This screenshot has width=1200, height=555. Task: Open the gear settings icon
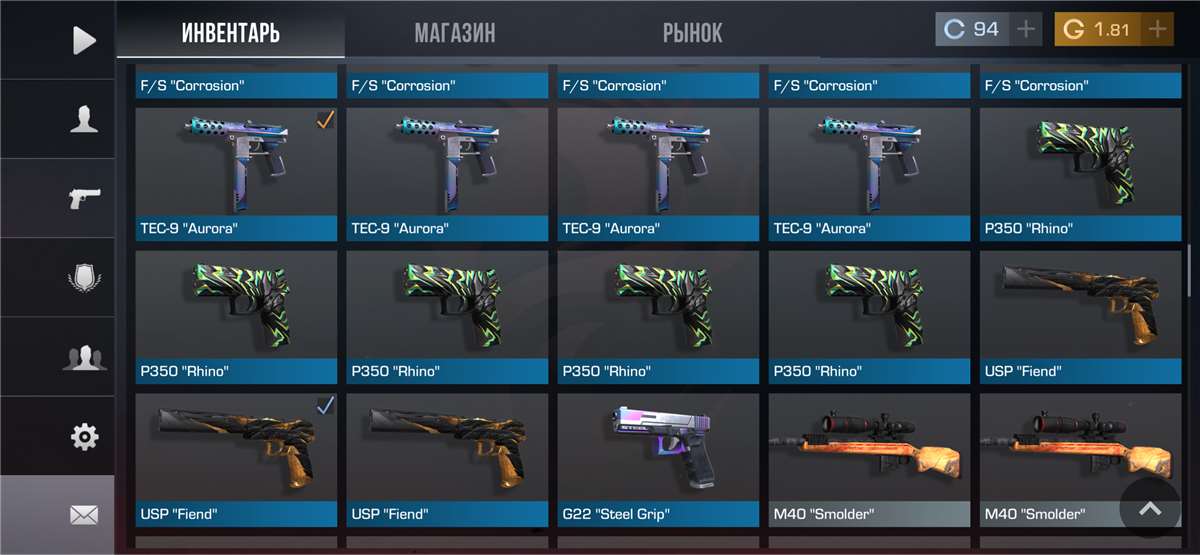click(x=84, y=436)
